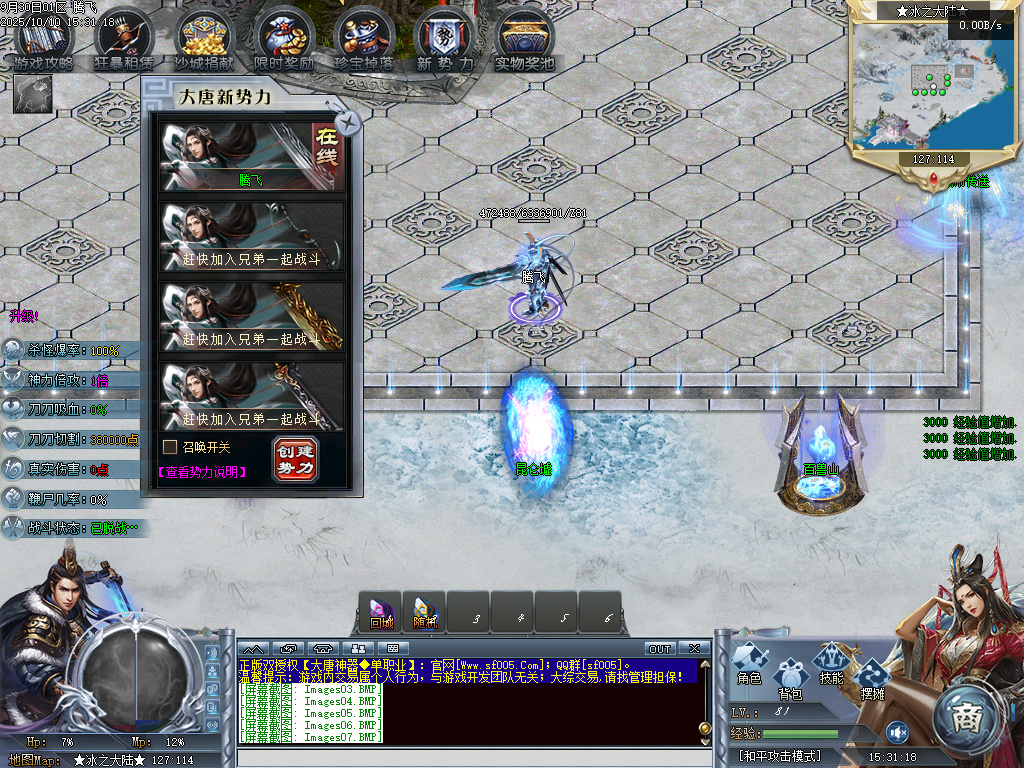Screen dimensions: 1024x768
Task: Open the 狂暴租赁 rental icon
Action: [x=123, y=42]
